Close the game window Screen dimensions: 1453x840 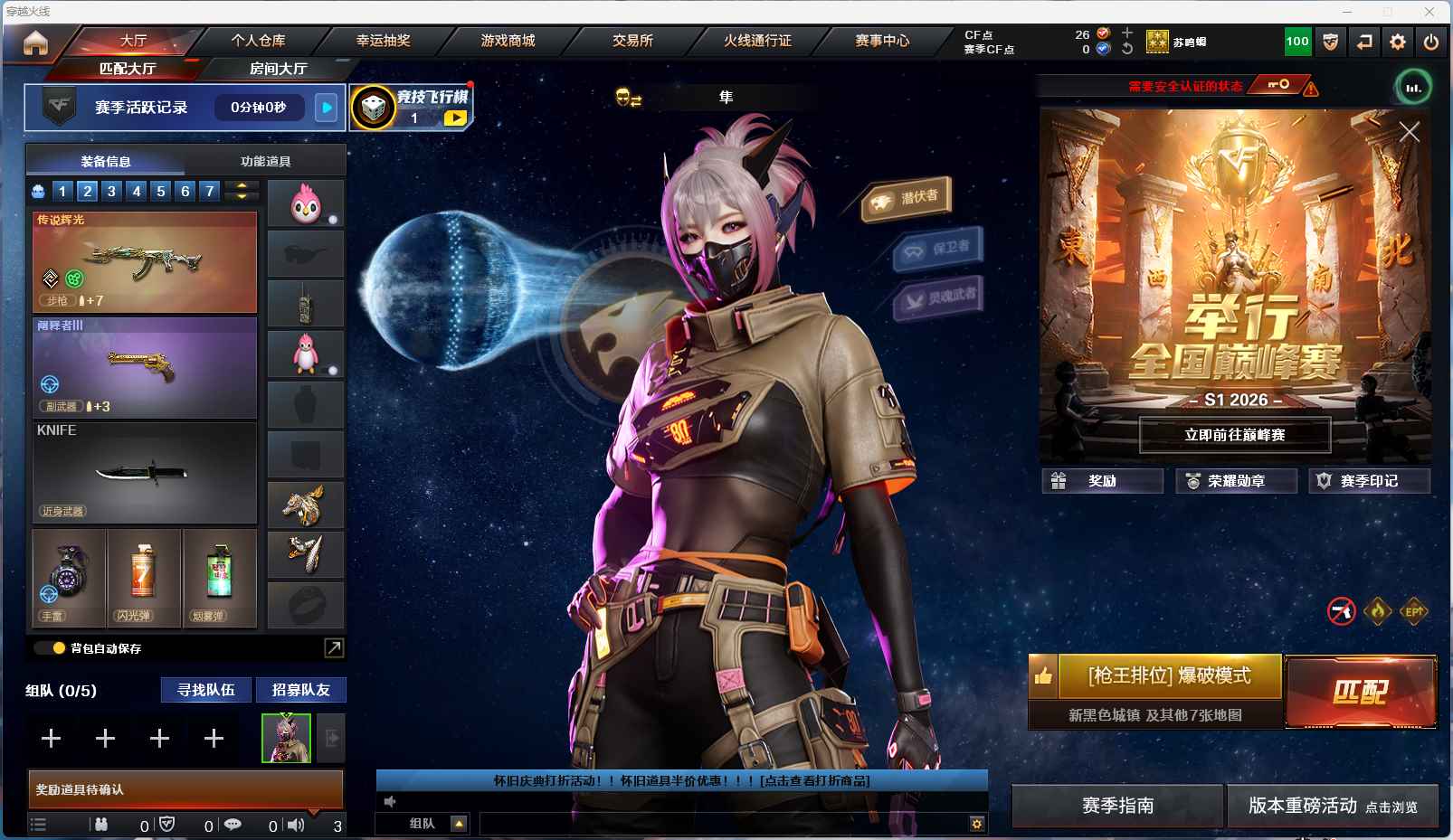(1429, 12)
